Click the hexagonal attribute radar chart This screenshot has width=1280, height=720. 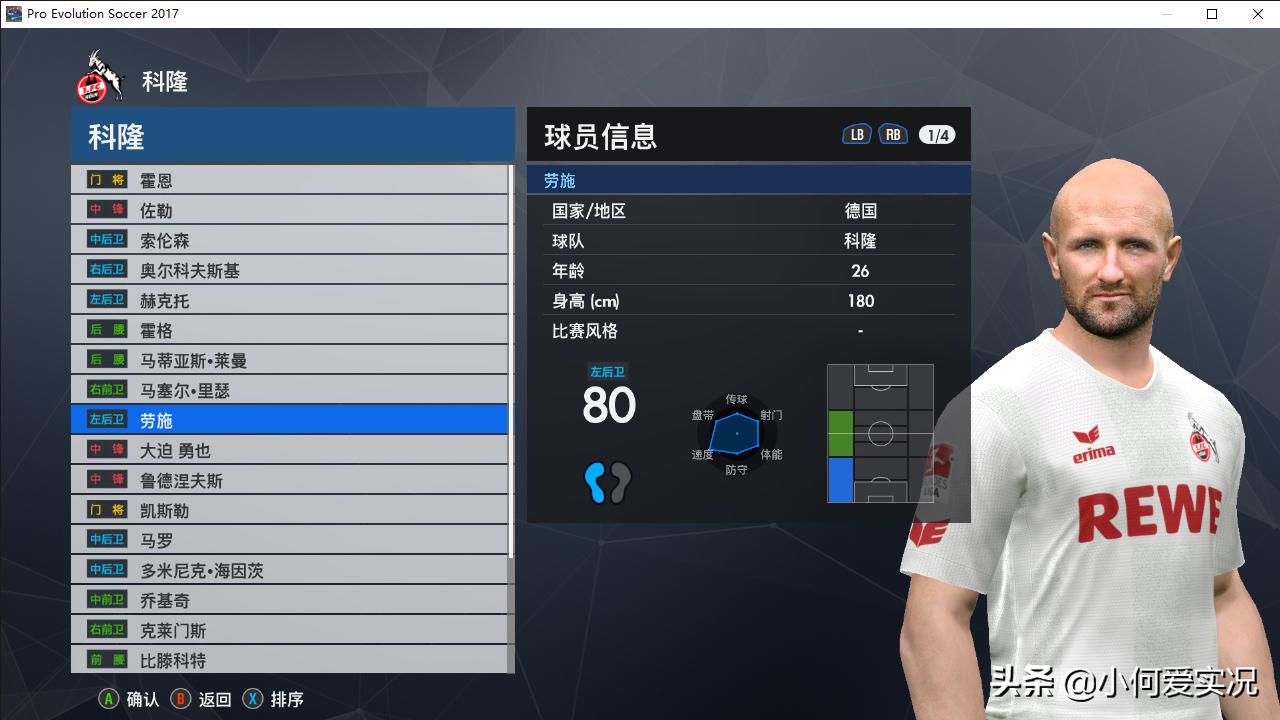pyautogui.click(x=736, y=432)
